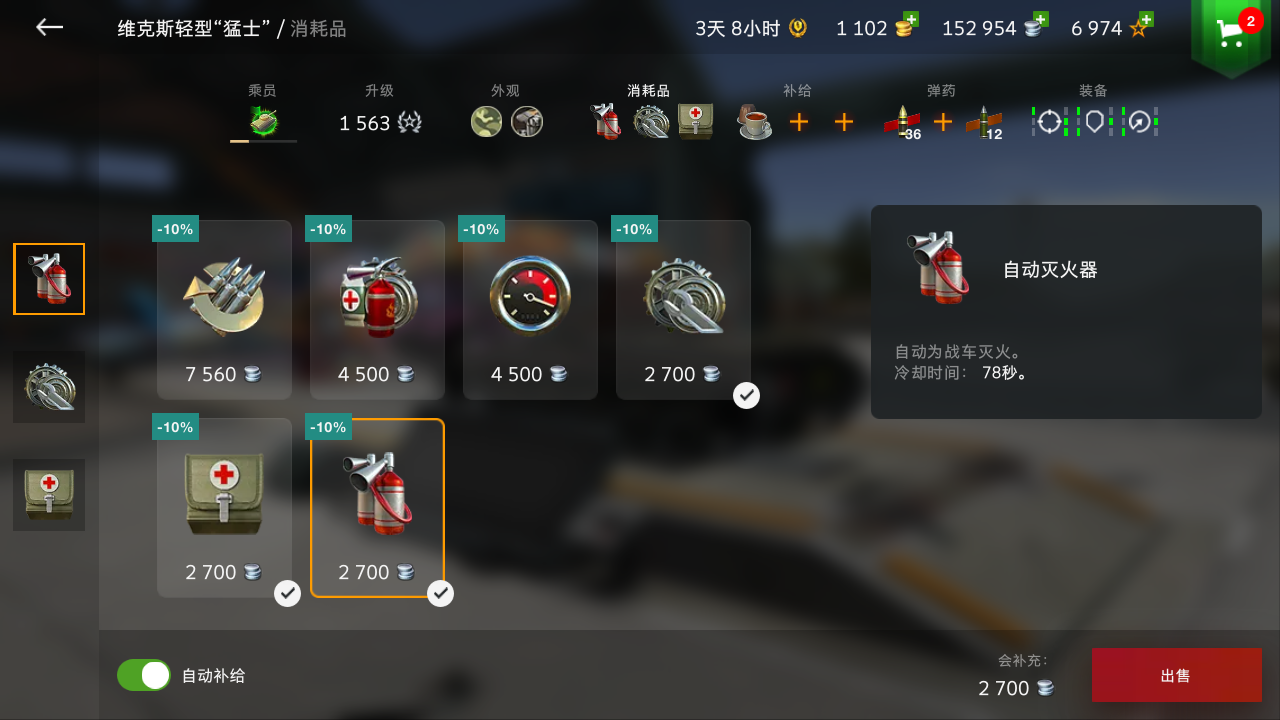Select the fire extinguisher slot in the left sidebar
Screen dimensions: 1280x720
click(x=48, y=278)
